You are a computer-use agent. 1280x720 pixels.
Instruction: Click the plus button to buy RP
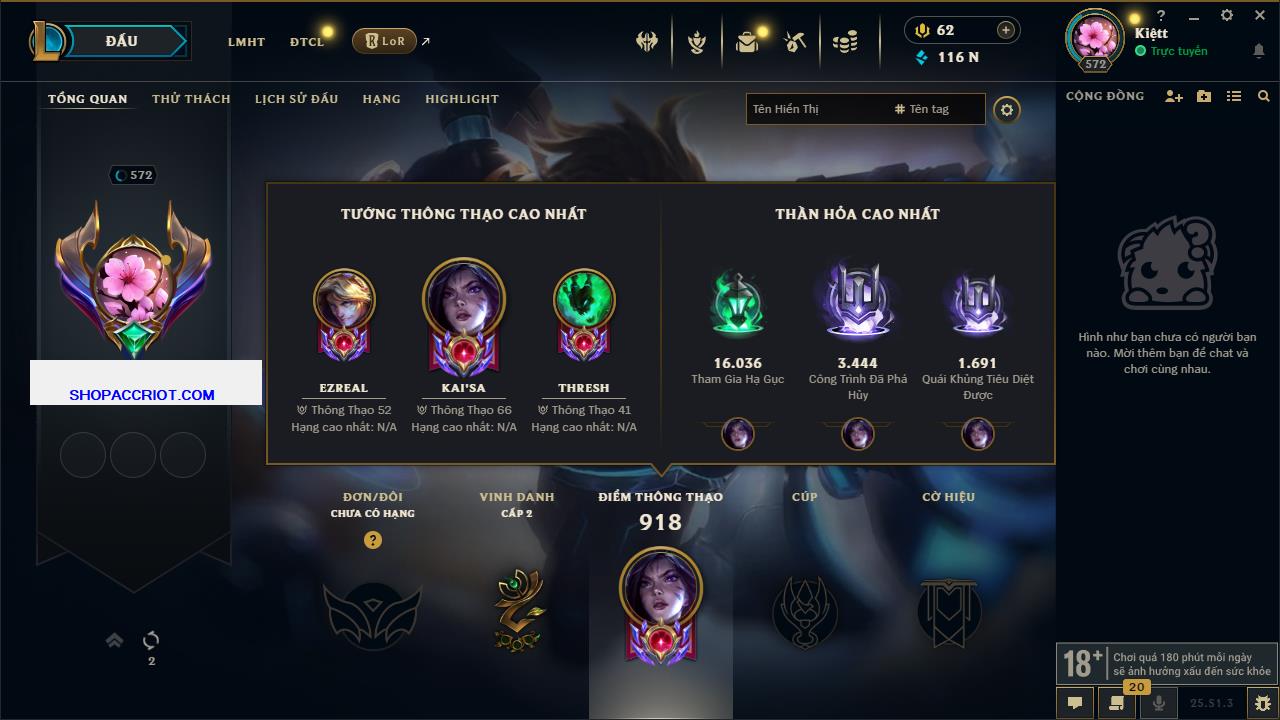pos(1006,30)
